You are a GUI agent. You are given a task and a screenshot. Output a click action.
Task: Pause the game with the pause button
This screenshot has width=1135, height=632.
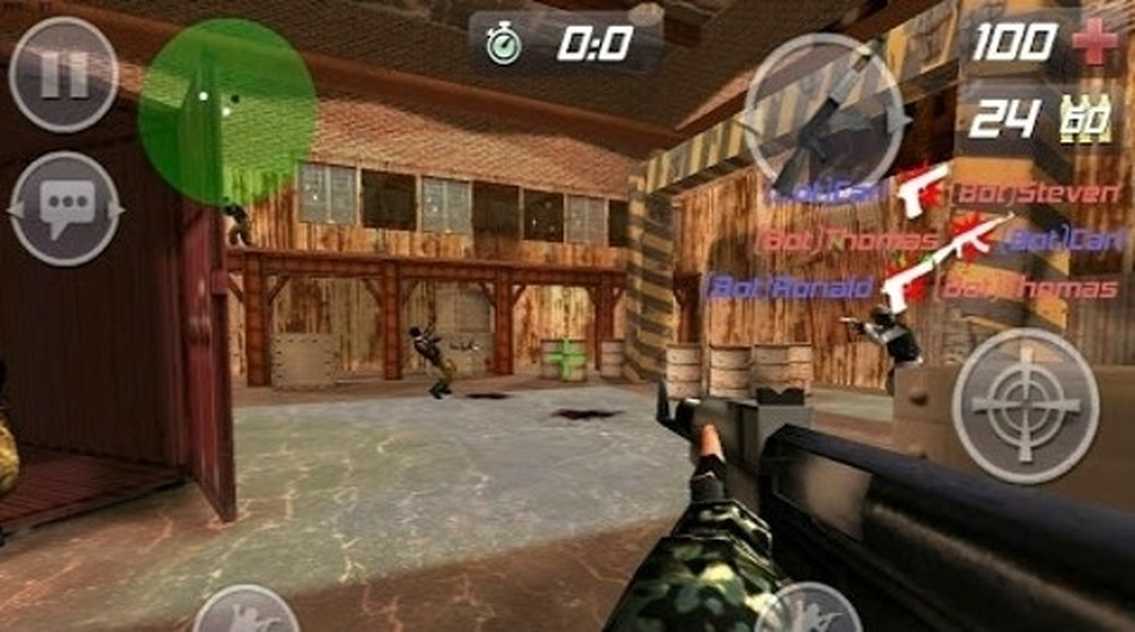point(63,75)
